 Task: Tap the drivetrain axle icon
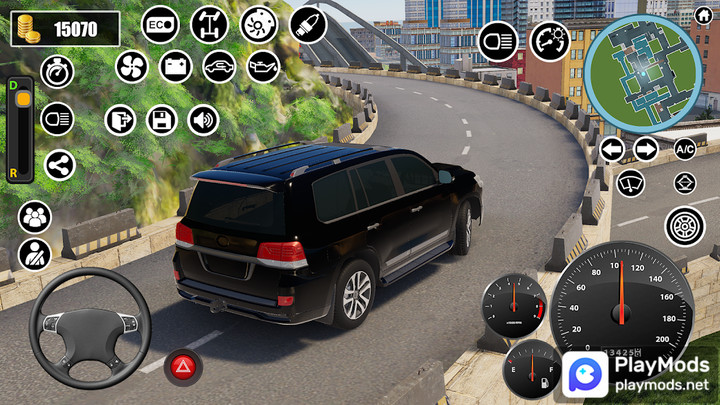[x=210, y=24]
